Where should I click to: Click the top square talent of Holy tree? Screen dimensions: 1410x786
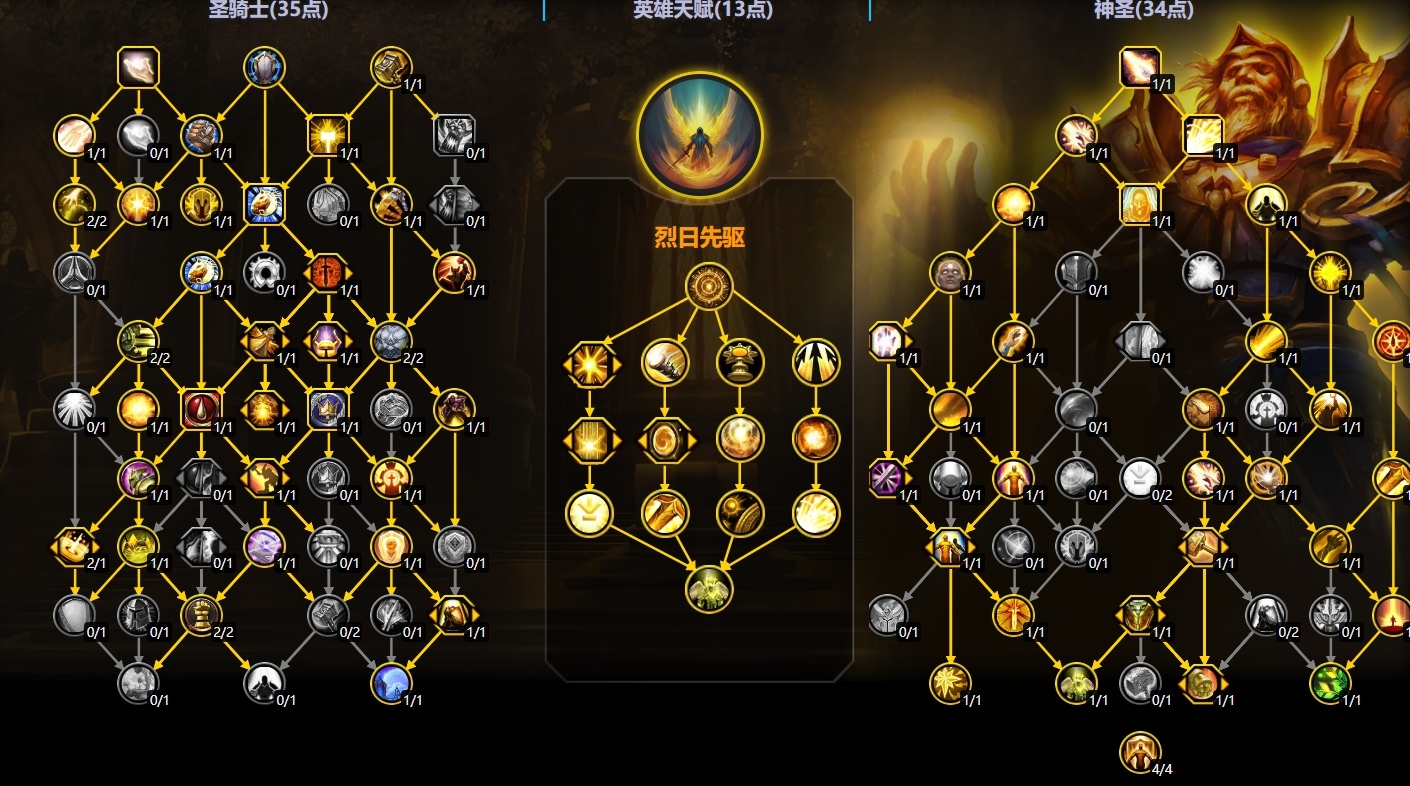click(1140, 68)
